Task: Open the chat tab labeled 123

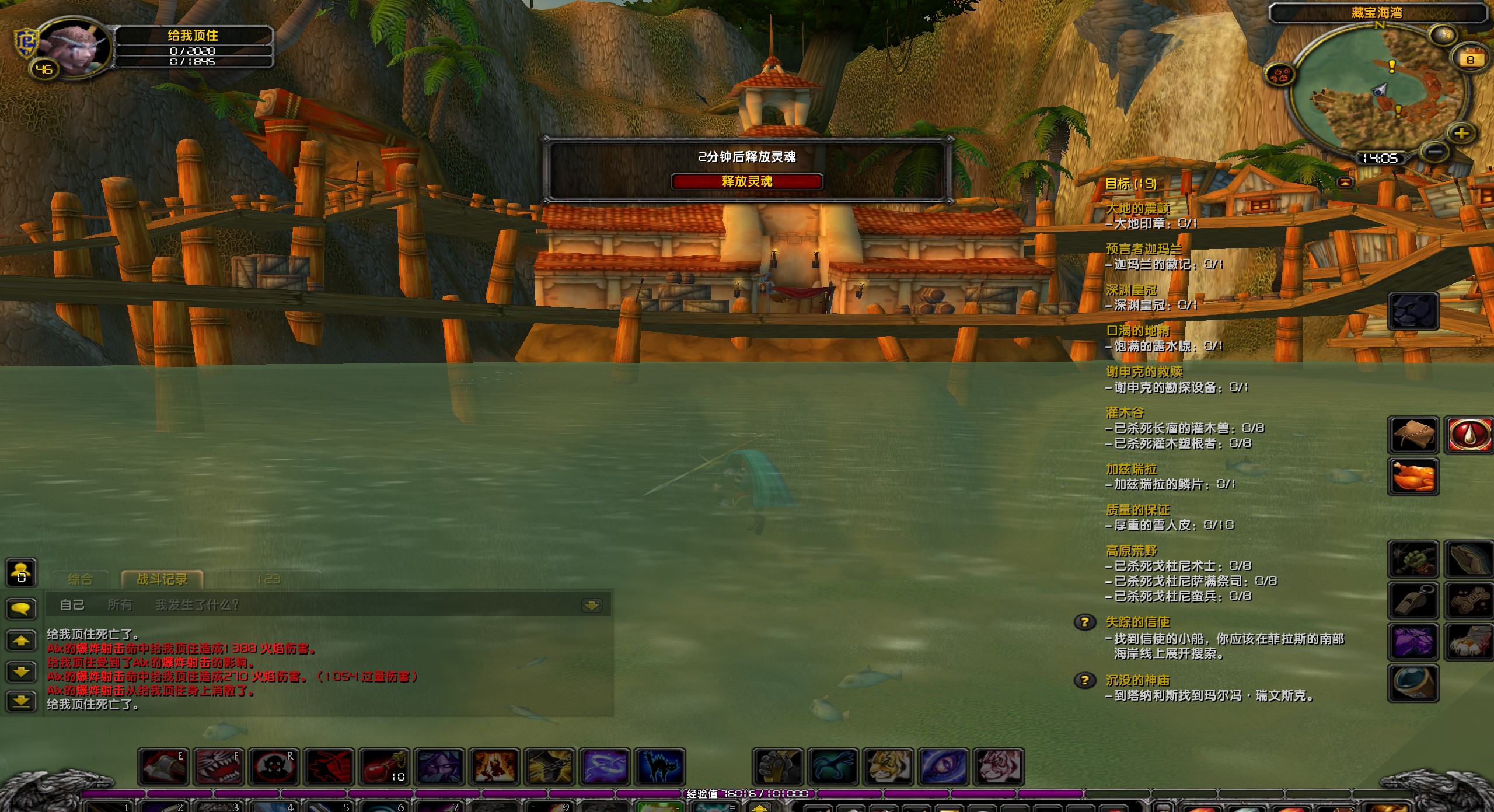Action: pos(268,579)
